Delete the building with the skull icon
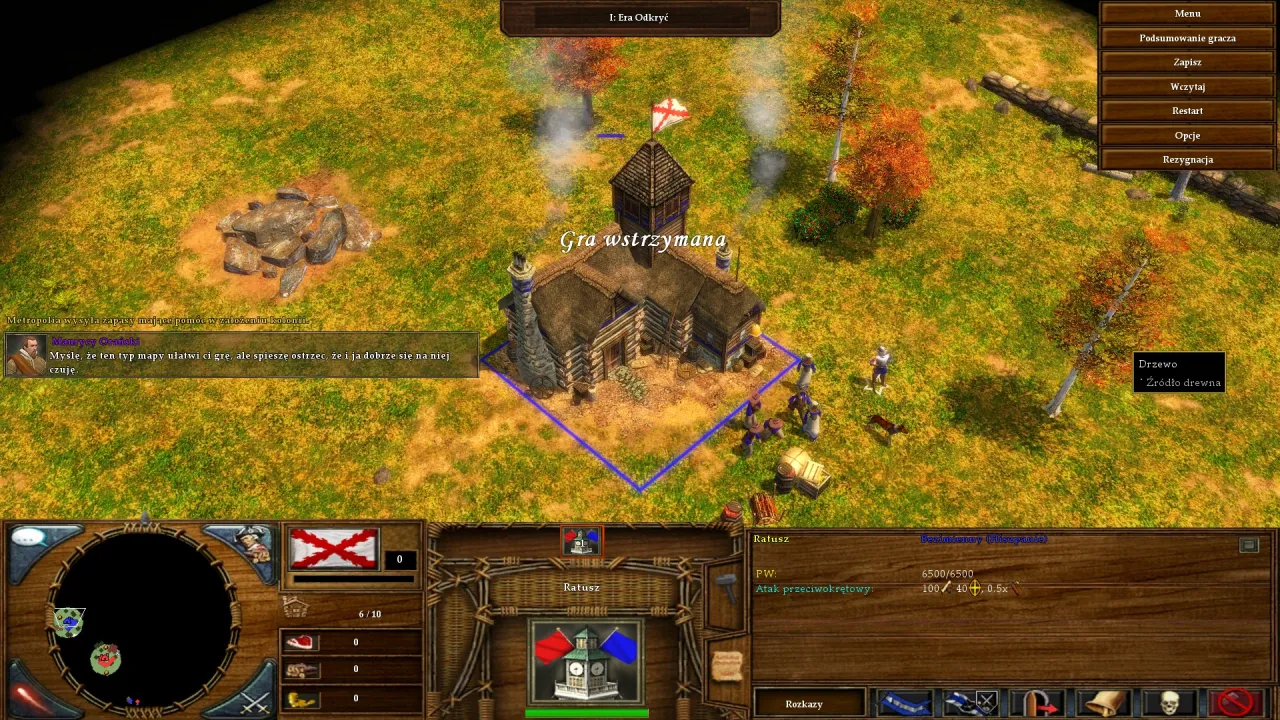The width and height of the screenshot is (1280, 720). (x=1170, y=702)
